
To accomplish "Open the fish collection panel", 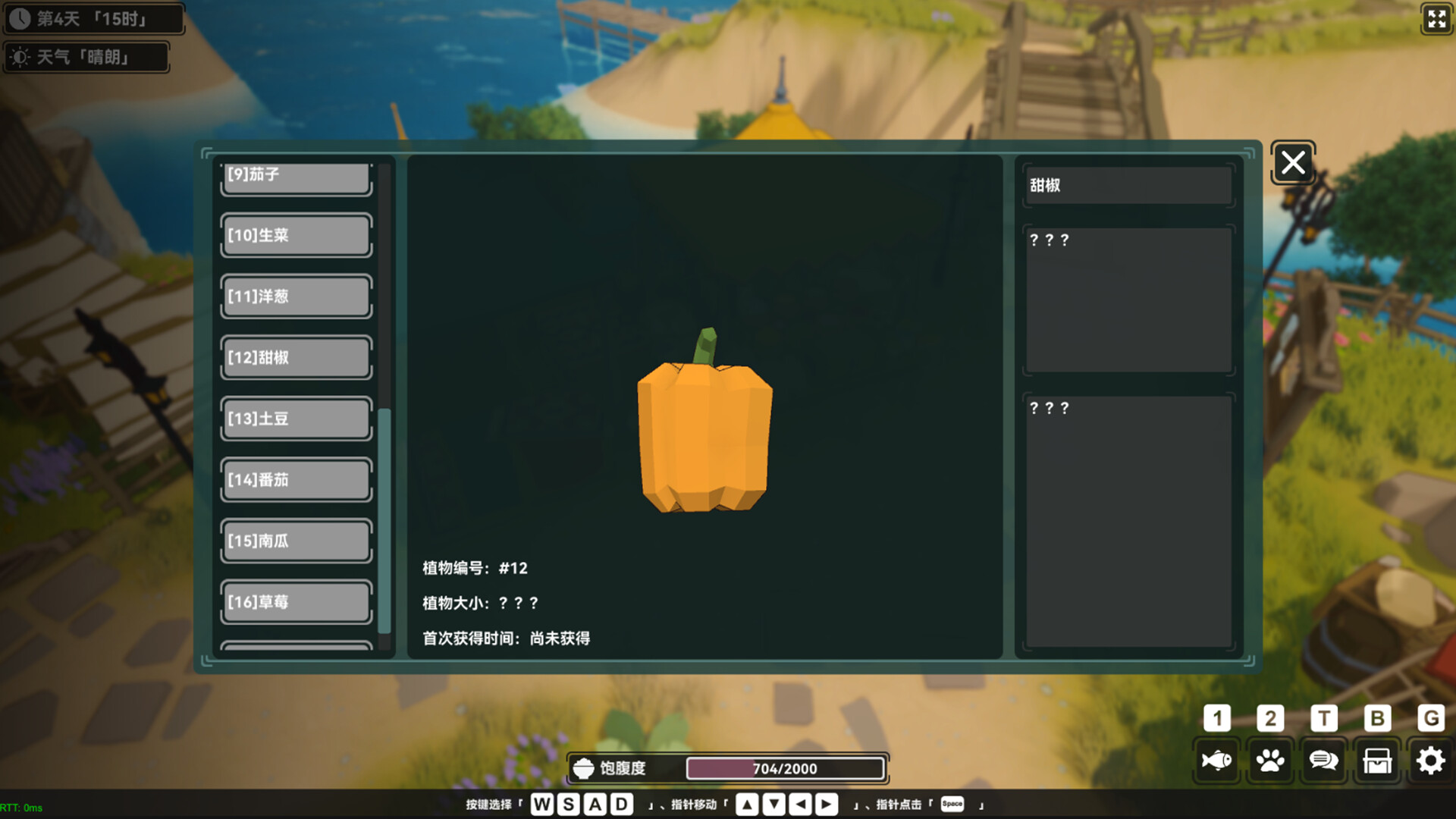I will click(1216, 759).
